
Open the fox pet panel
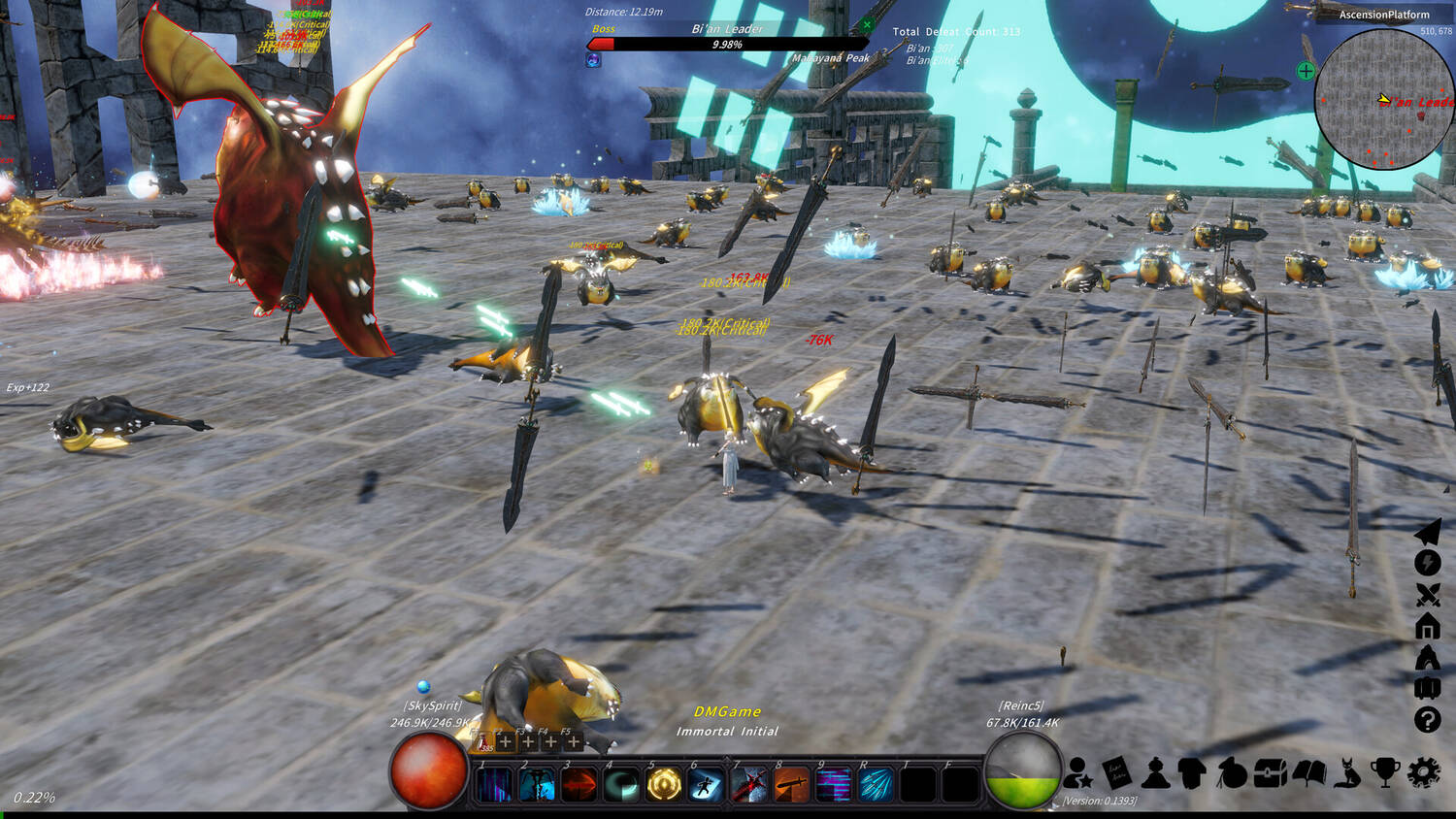pos(1347,772)
